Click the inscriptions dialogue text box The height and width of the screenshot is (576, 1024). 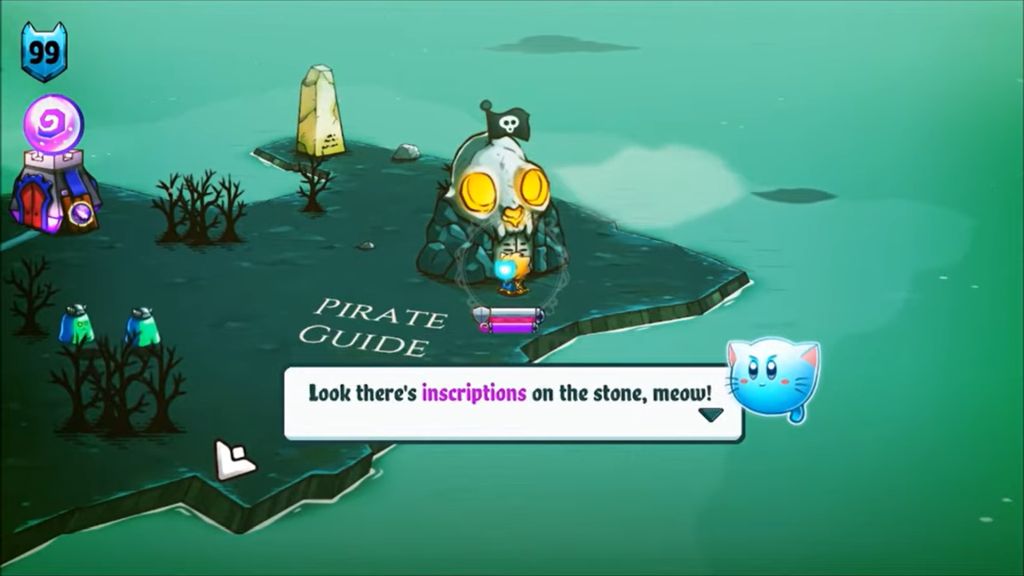[x=510, y=402]
